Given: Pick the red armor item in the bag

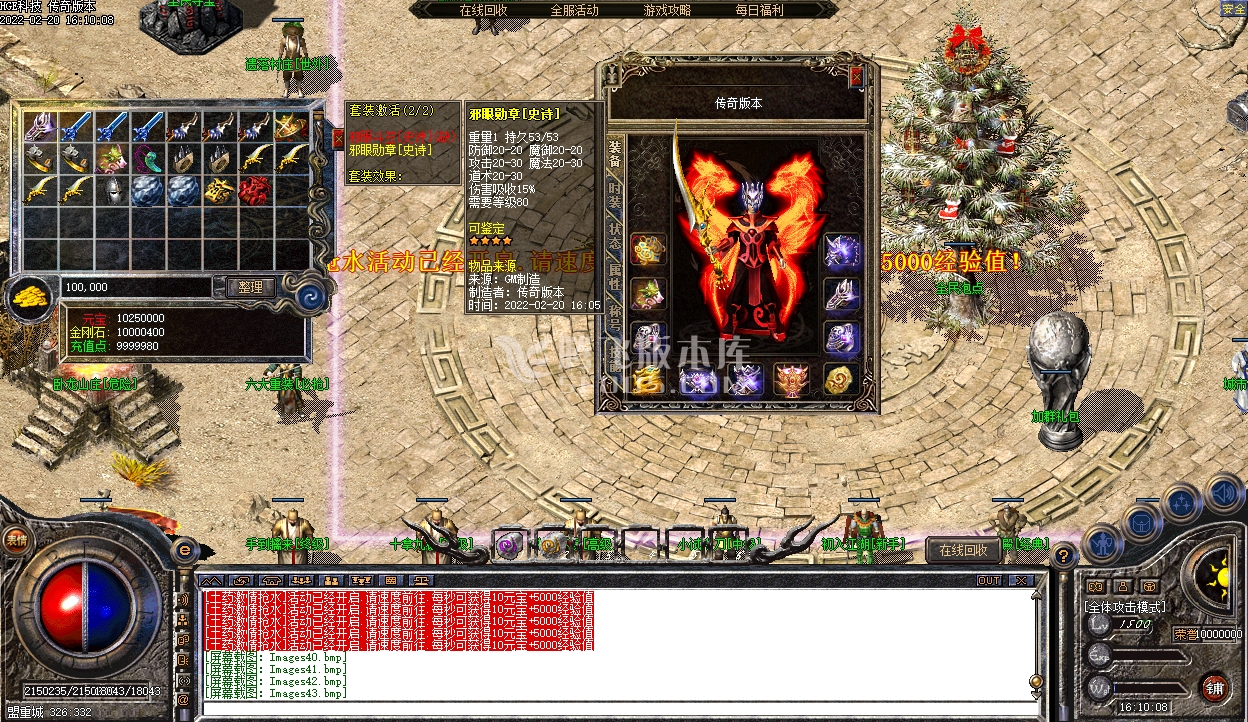Looking at the screenshot, I should 255,190.
